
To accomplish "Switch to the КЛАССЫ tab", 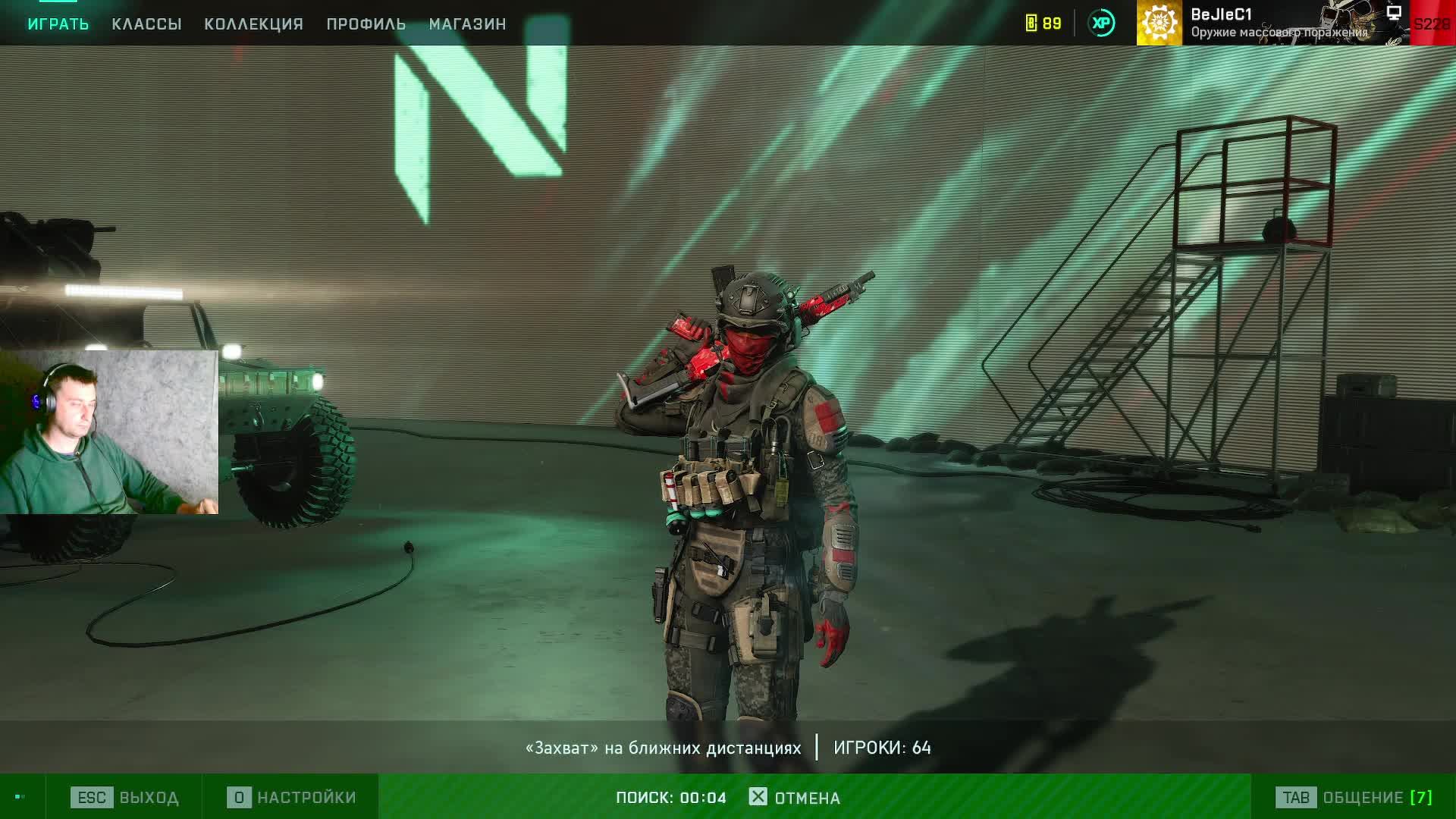I will [146, 24].
